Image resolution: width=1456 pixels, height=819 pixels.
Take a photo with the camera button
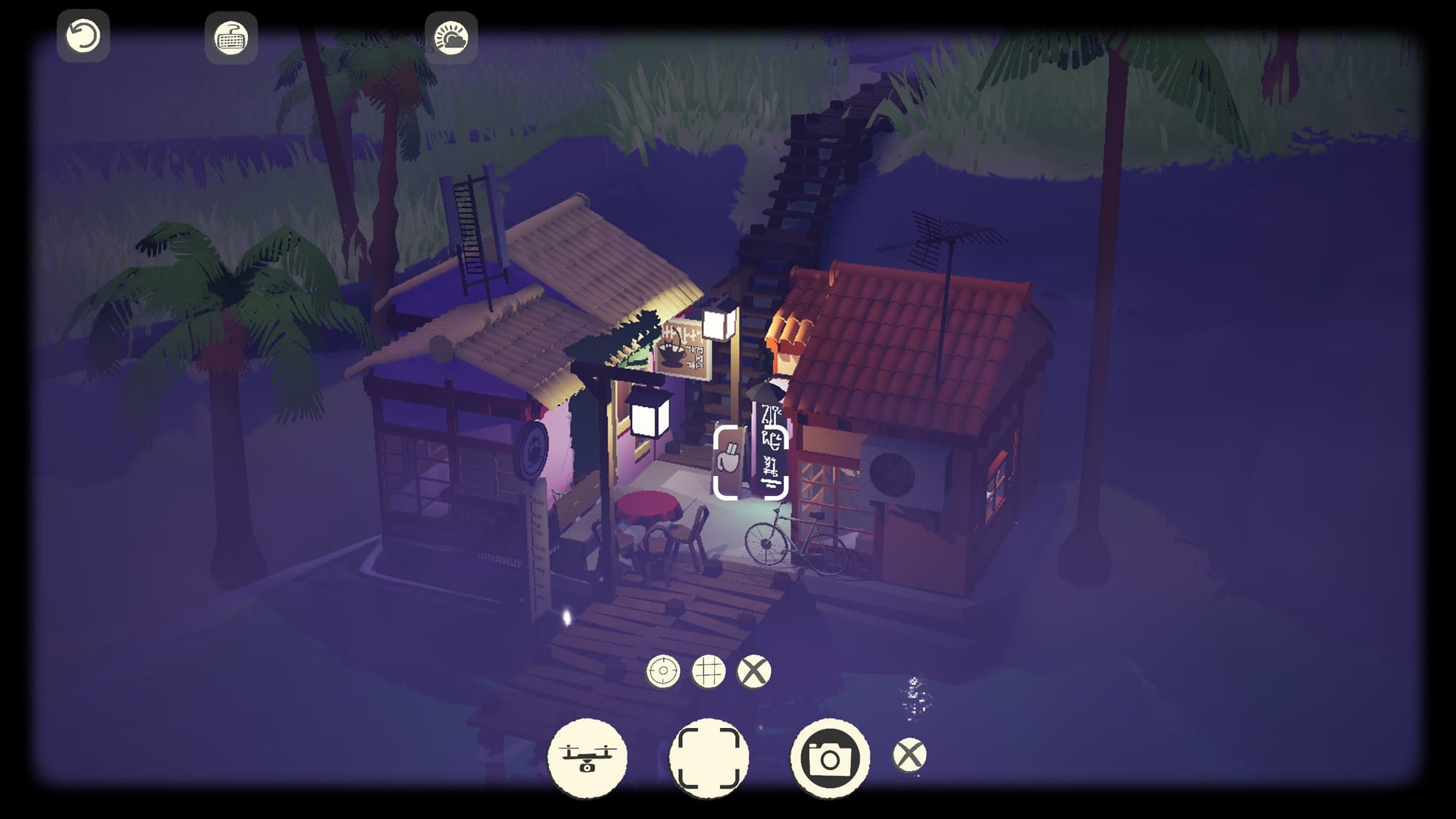pos(830,758)
